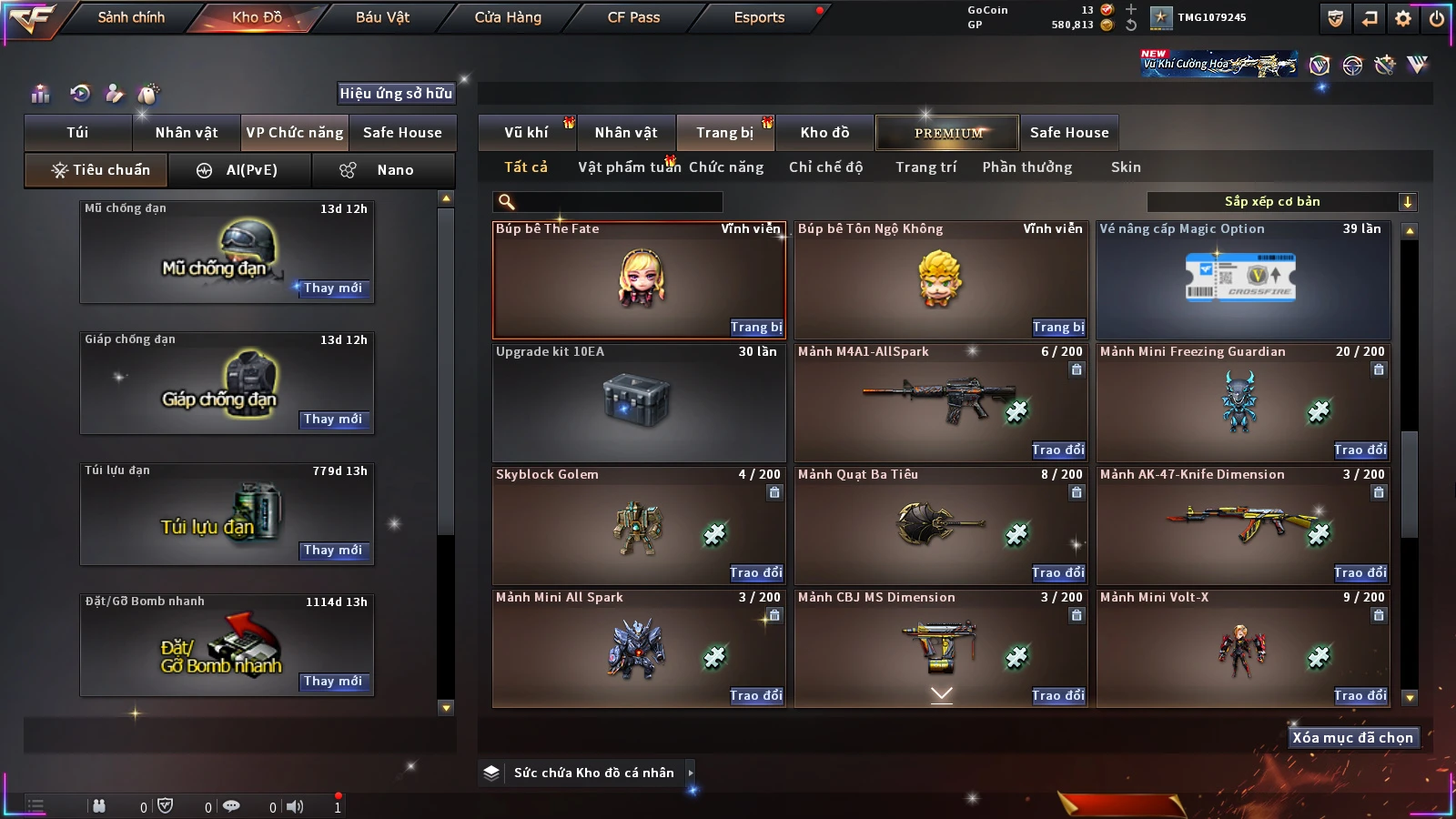Screen dimensions: 1456x819
Task: Open the Esports section
Action: coord(759,17)
